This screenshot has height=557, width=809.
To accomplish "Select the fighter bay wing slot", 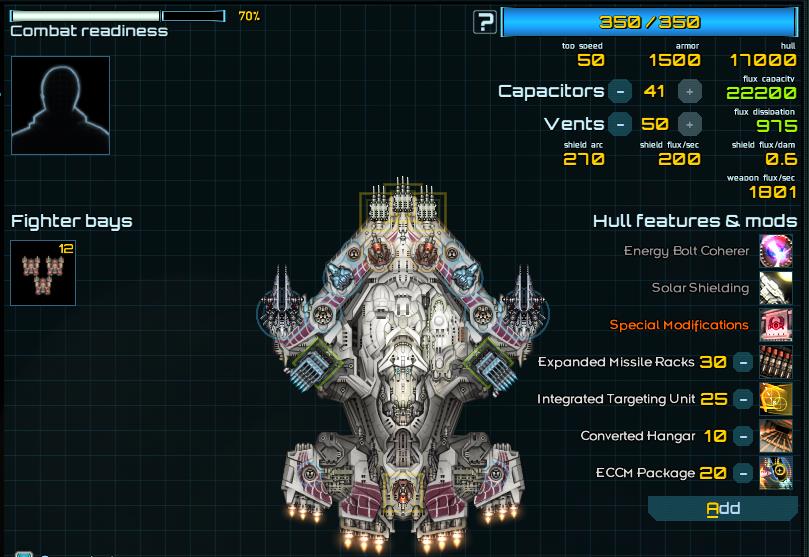I will pos(43,272).
